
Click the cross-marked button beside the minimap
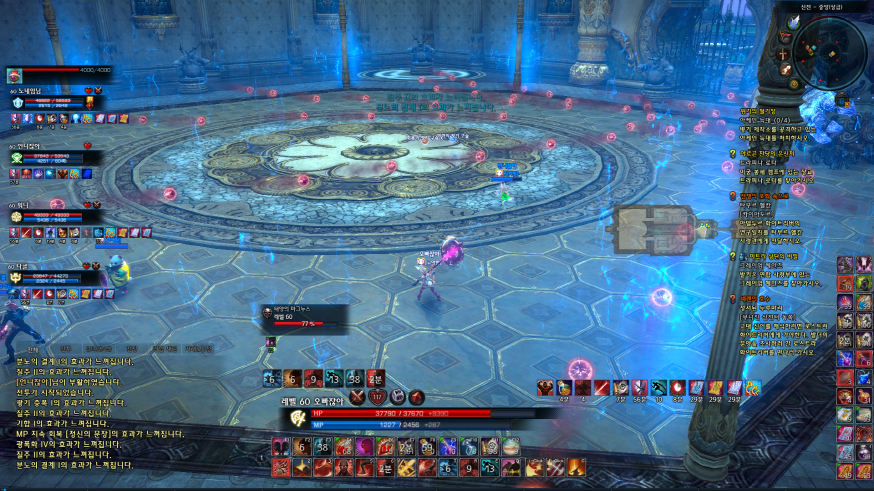(784, 52)
